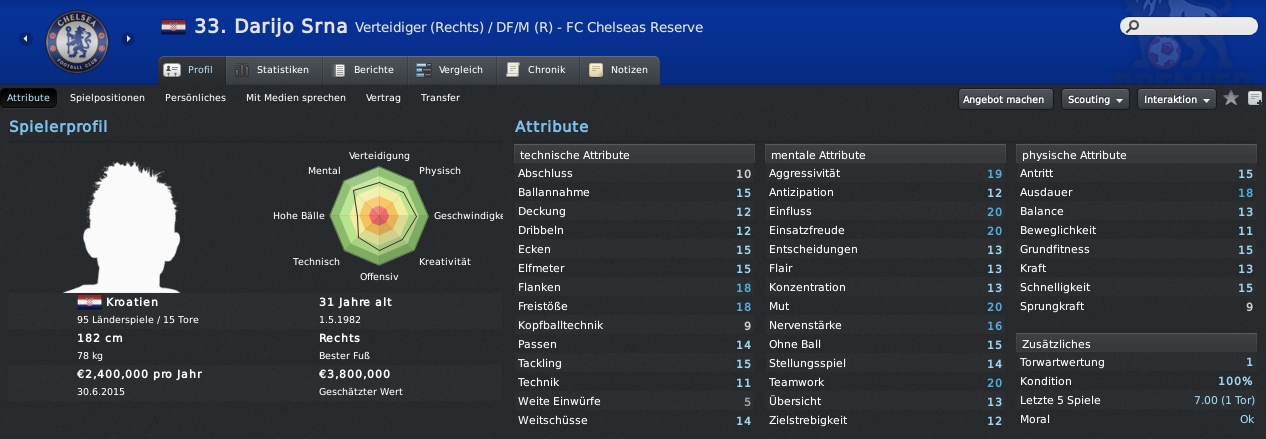The image size is (1266, 439).
Task: Choose the Spielpositionen submenu
Action: 107,98
